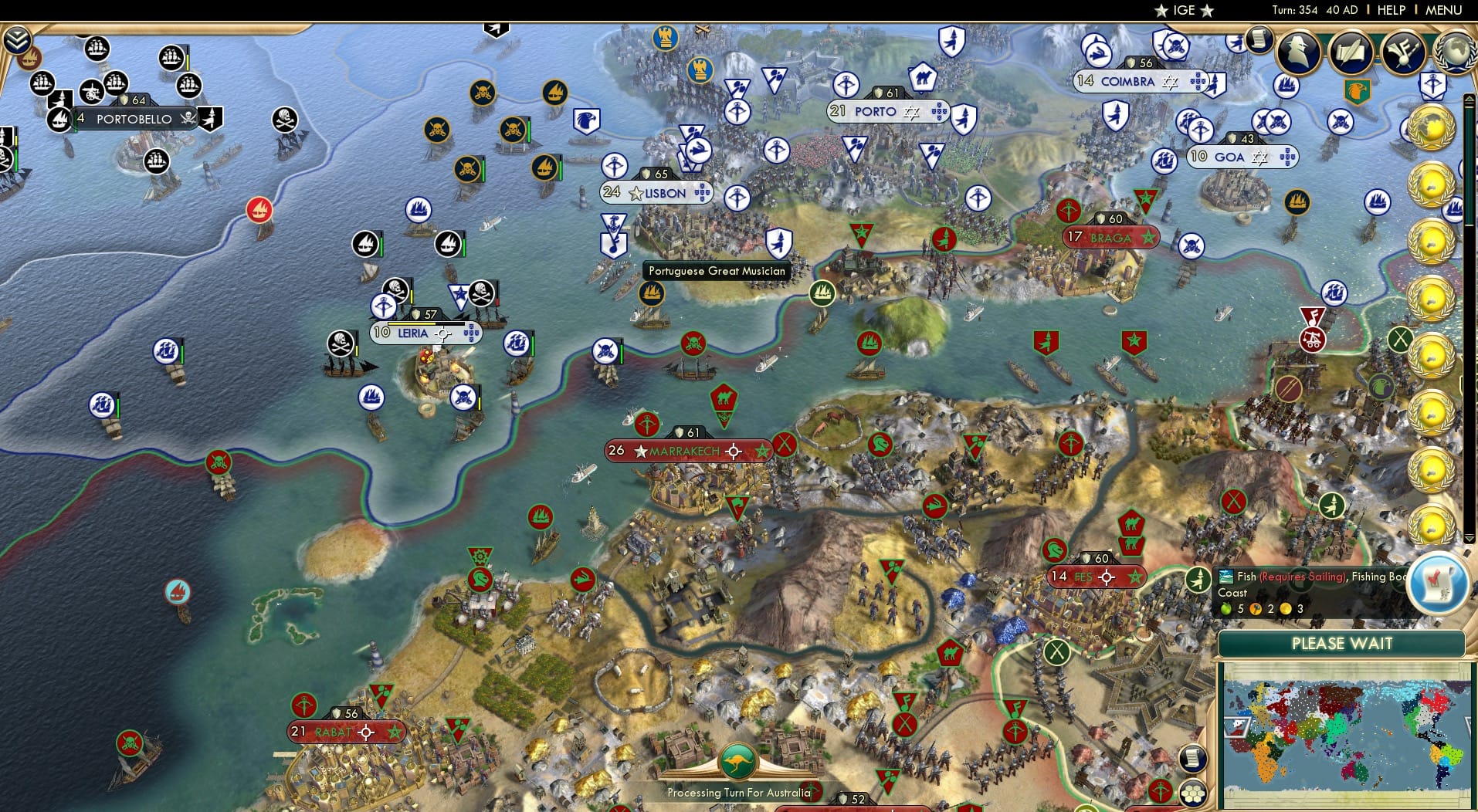Open the Espionage overview spy icon
The height and width of the screenshot is (812, 1478).
1299,52
